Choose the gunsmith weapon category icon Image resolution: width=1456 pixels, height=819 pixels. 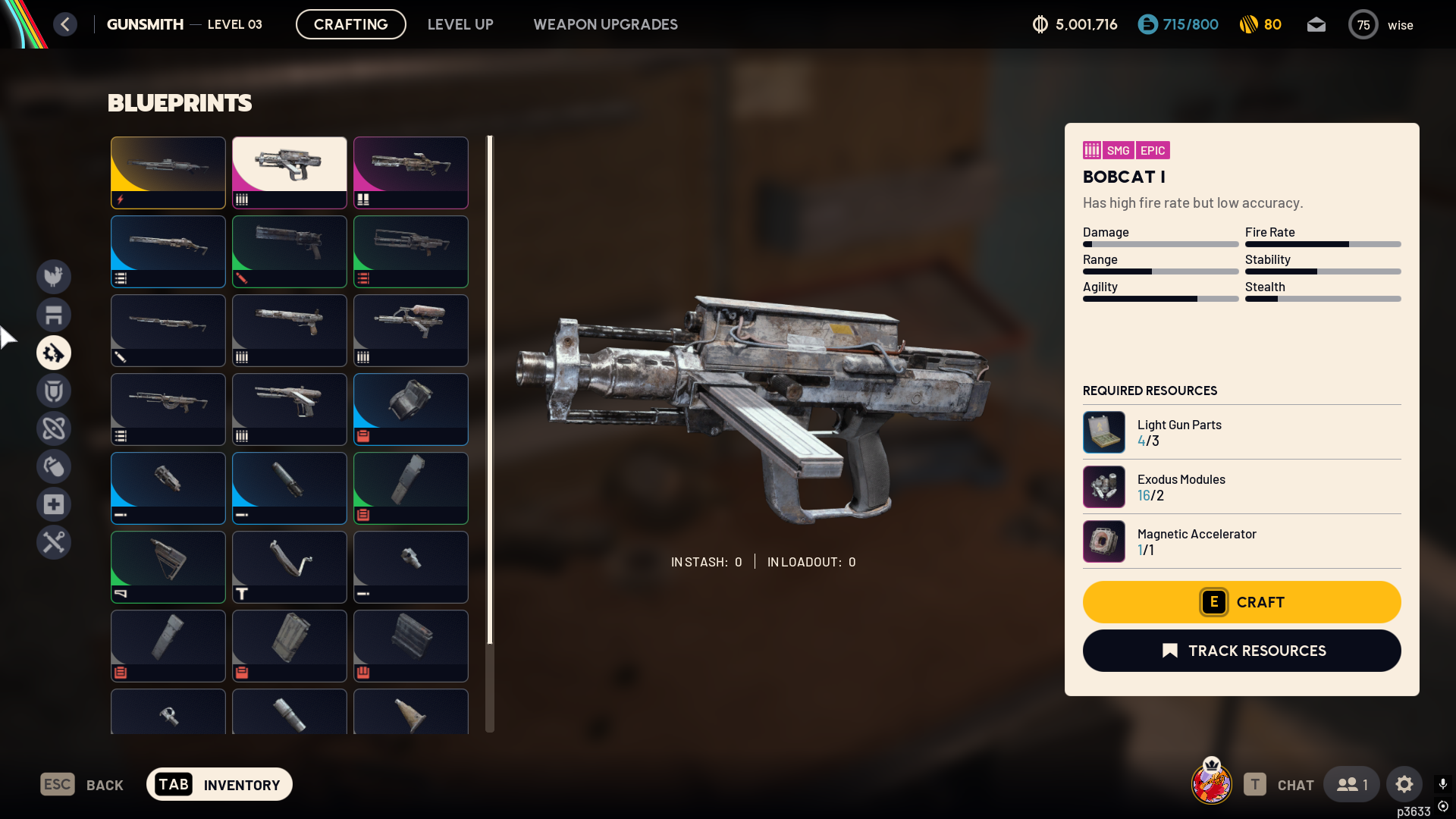(x=54, y=353)
